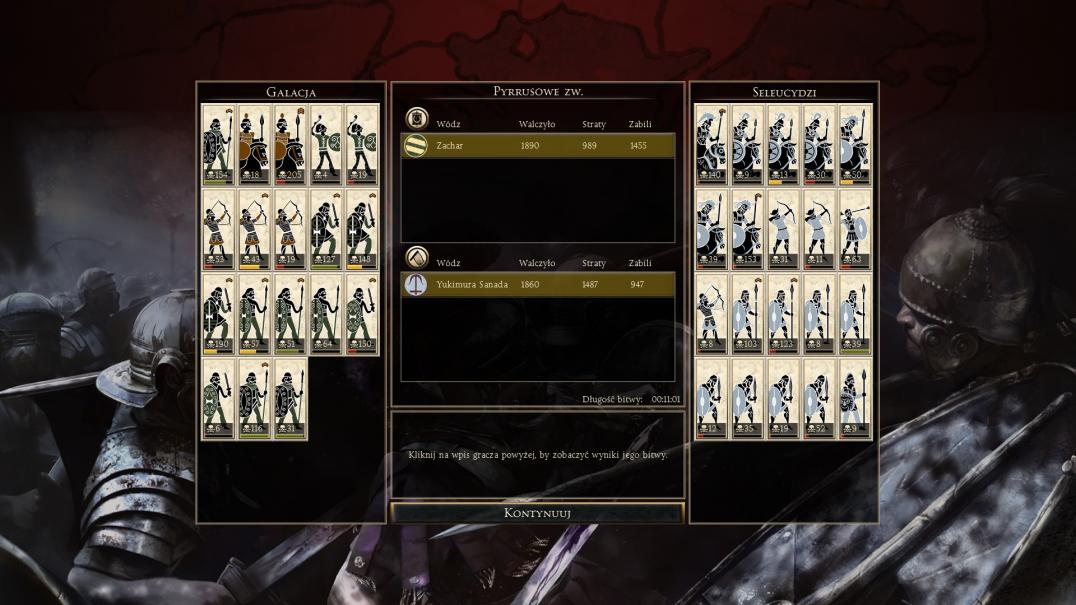Pick the Galatian spearman card with 116 kills
This screenshot has width=1076, height=605.
click(x=254, y=398)
